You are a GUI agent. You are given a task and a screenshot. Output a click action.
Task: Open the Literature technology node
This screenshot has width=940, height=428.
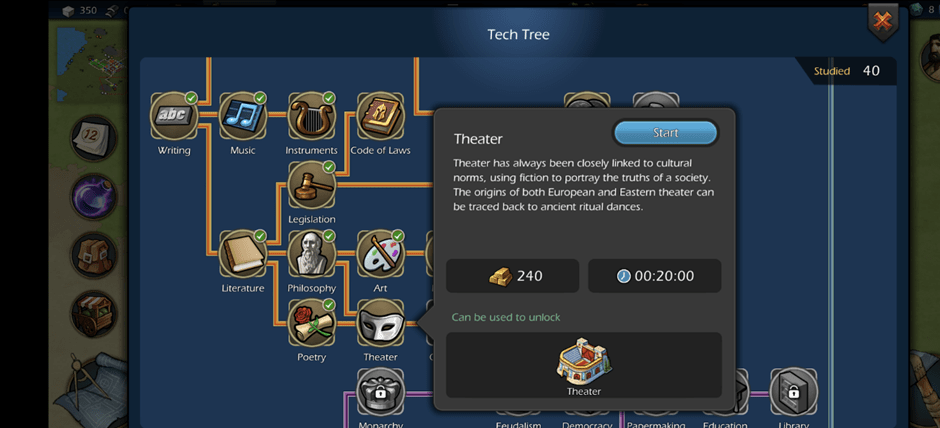point(242,254)
